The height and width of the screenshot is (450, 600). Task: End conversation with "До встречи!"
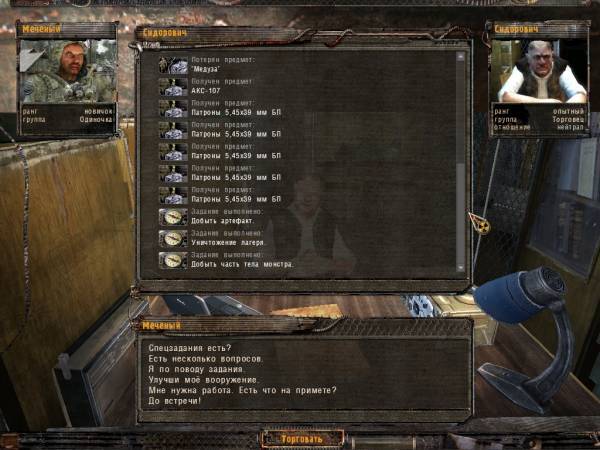click(x=175, y=402)
